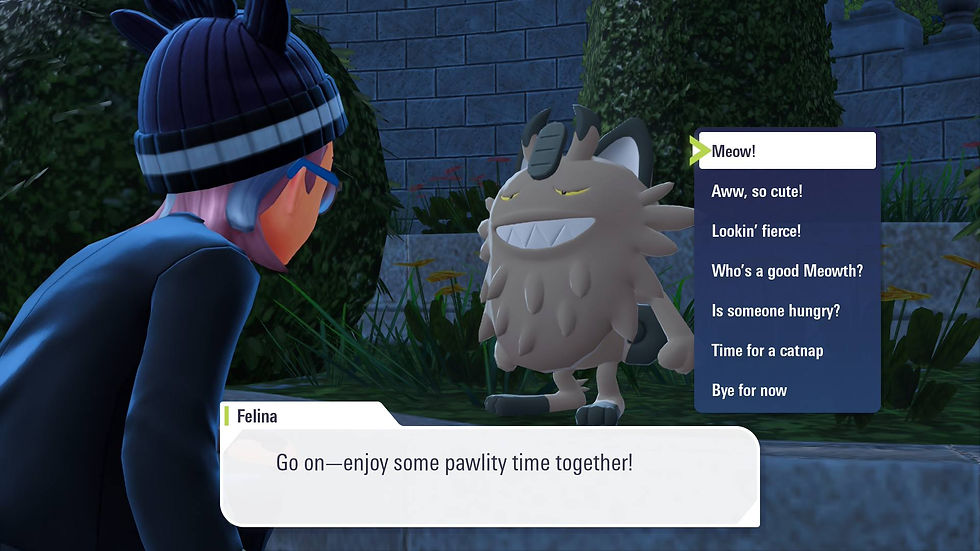980x551 pixels.
Task: Select the "Time for a catnap" choice
Action: [786, 351]
